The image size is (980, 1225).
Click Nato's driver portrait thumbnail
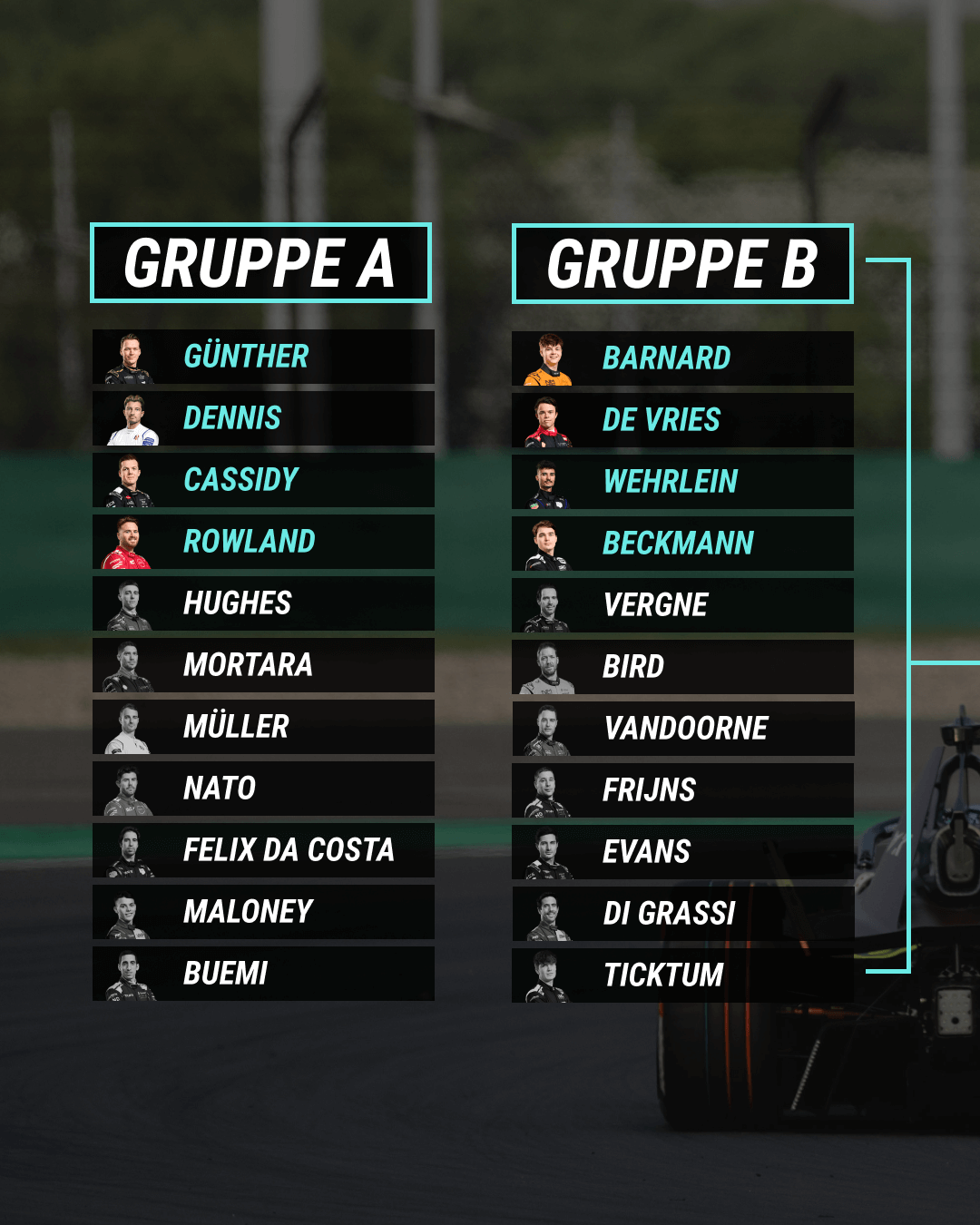click(x=128, y=790)
